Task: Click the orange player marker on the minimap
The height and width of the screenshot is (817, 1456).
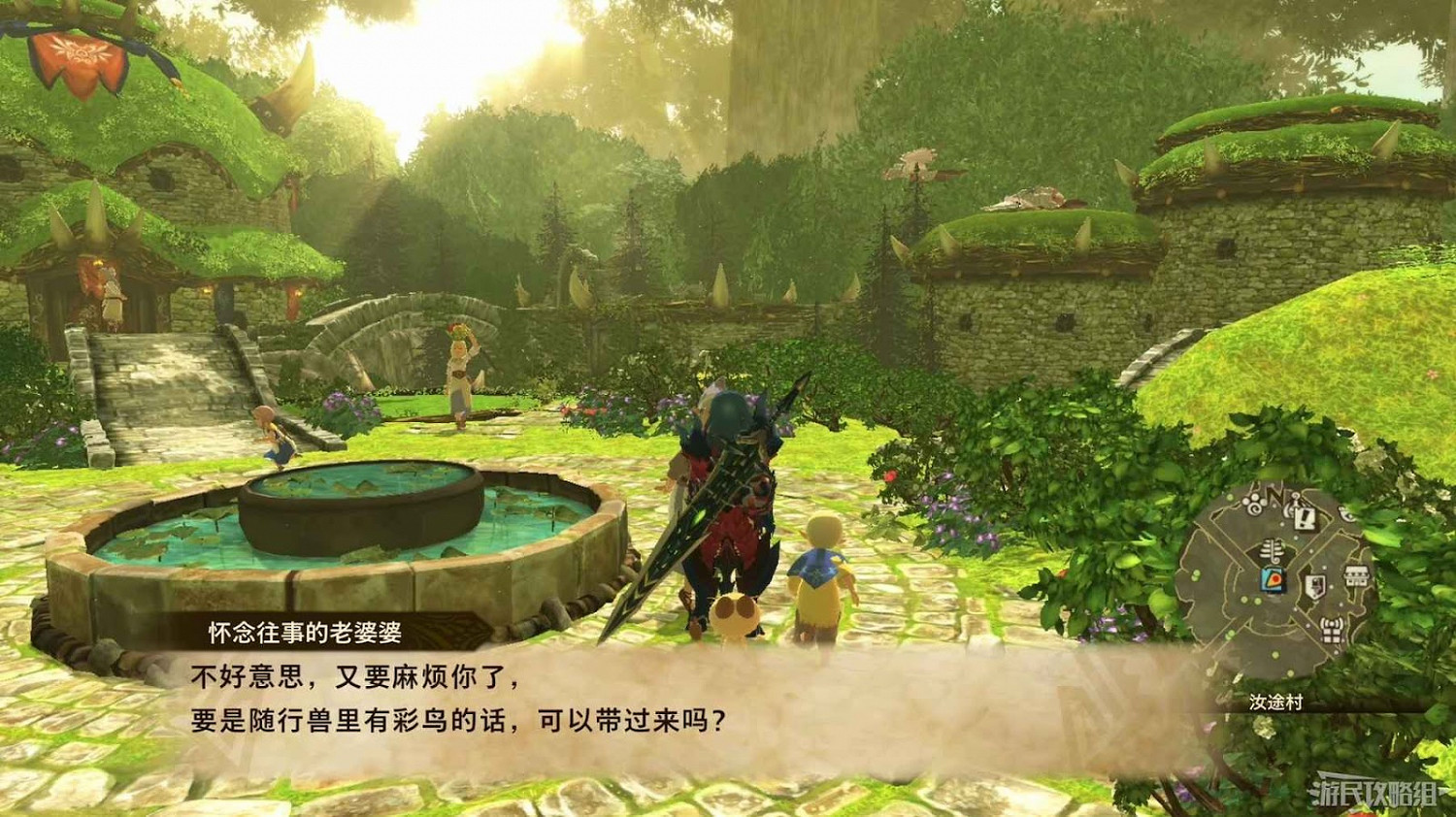Action: 1273,580
